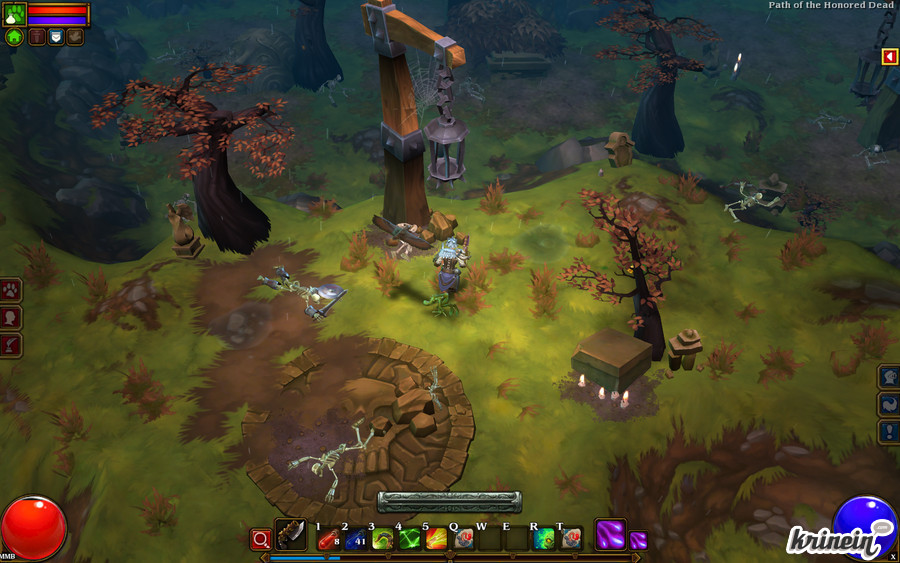Activate the green crossed-beams skill in slot 4
900x563 pixels.
coord(408,539)
